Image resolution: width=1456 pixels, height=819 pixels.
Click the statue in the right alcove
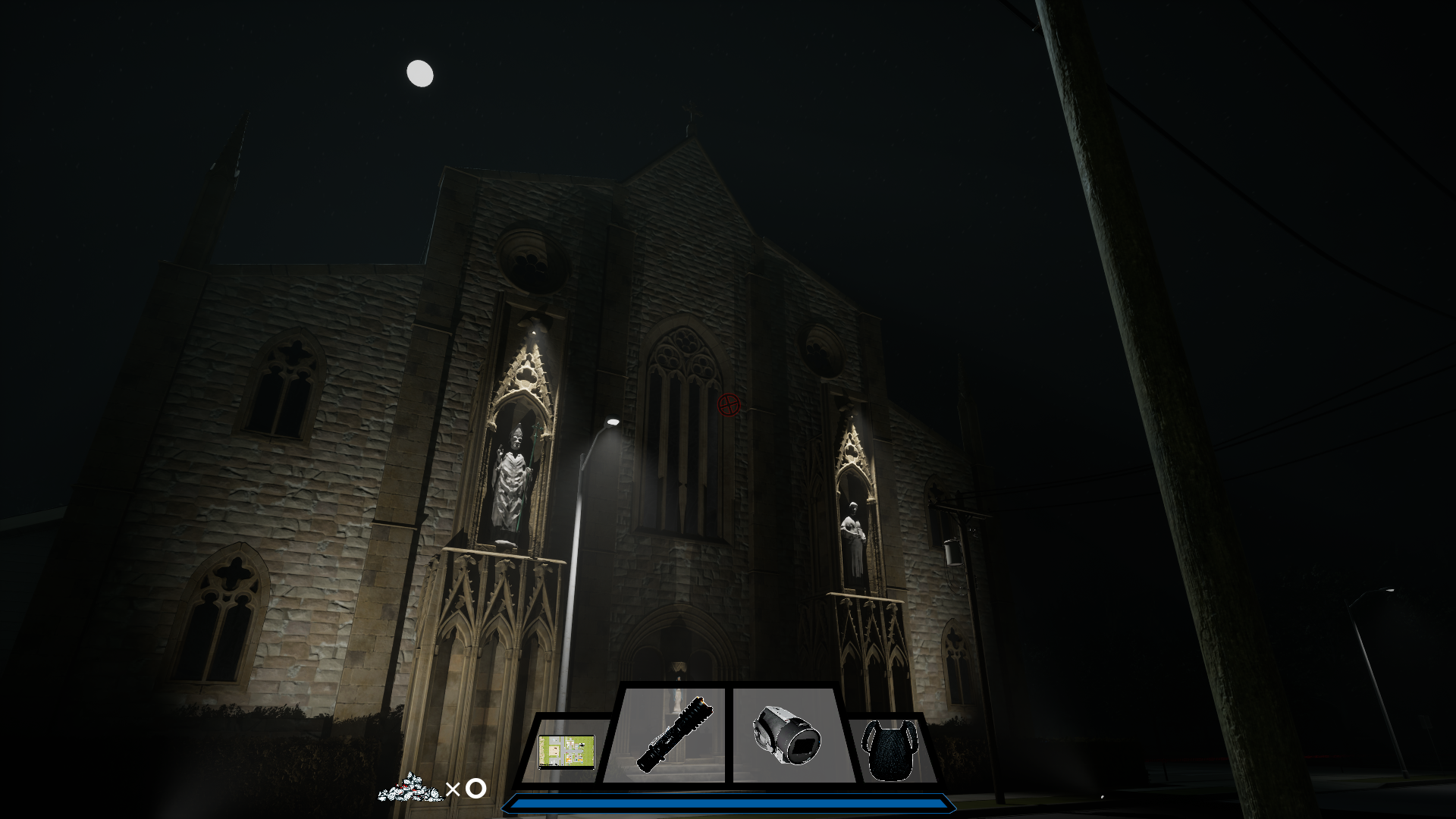coord(855,531)
